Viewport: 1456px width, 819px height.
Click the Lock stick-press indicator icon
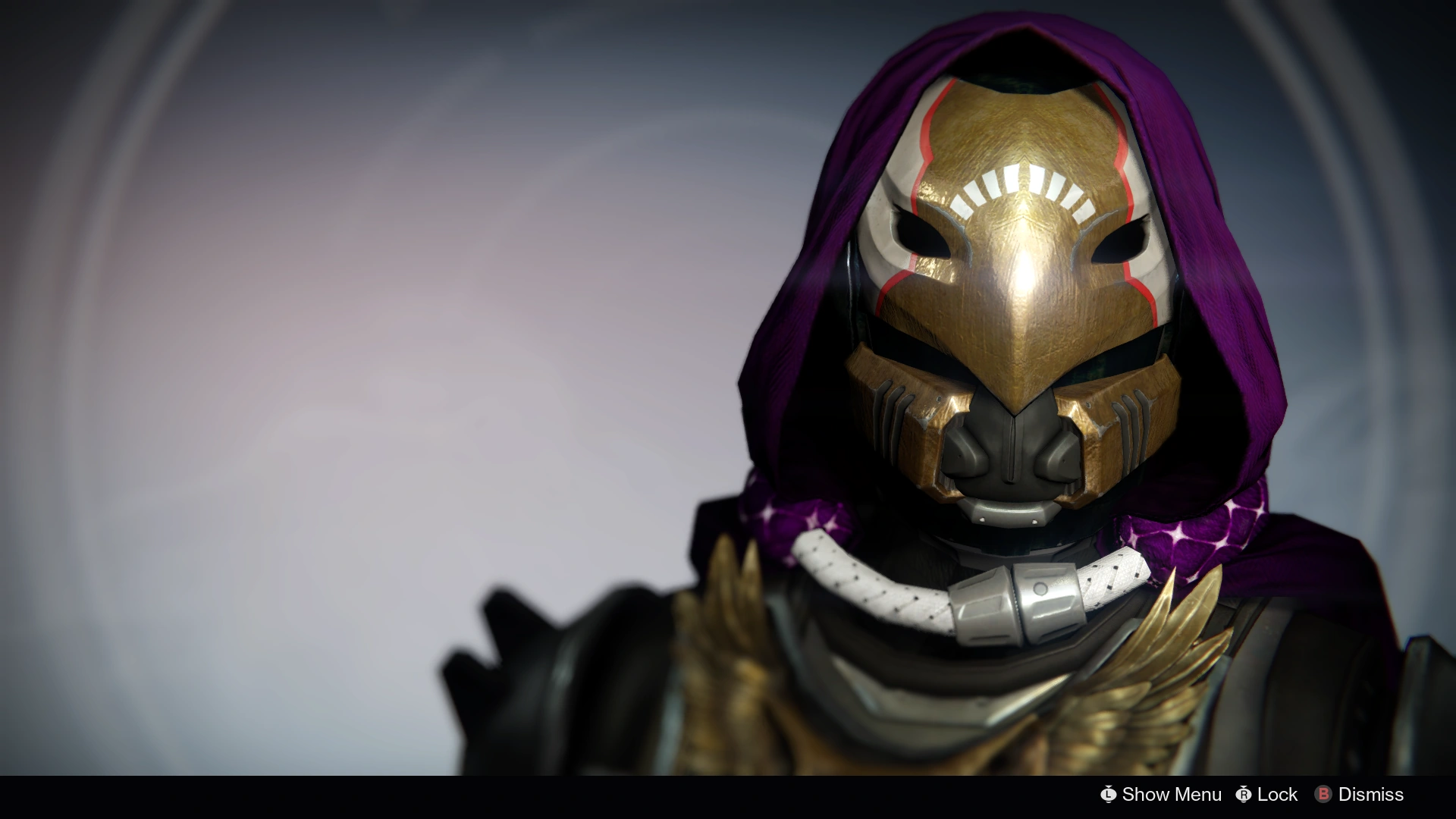1244,794
